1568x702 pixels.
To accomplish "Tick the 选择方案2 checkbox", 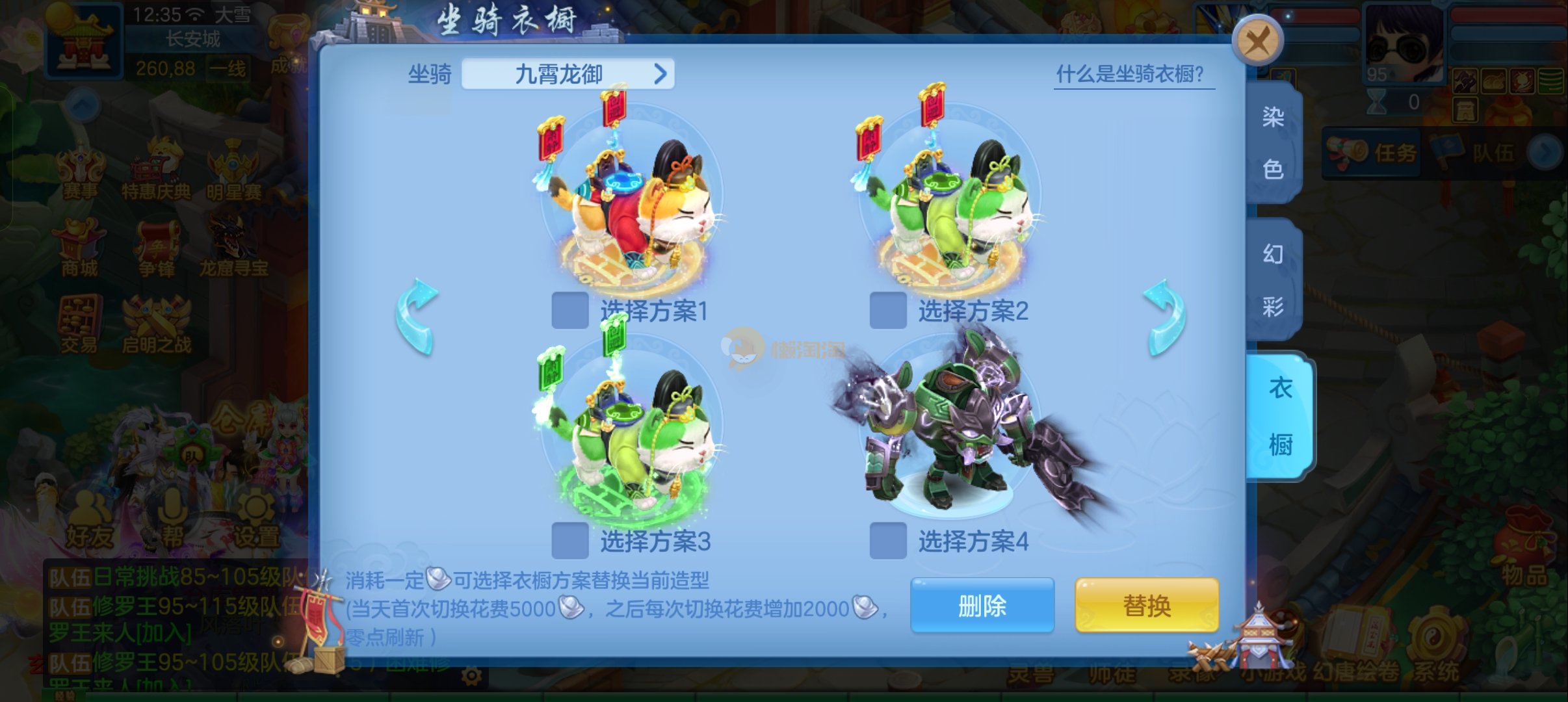I will (888, 311).
